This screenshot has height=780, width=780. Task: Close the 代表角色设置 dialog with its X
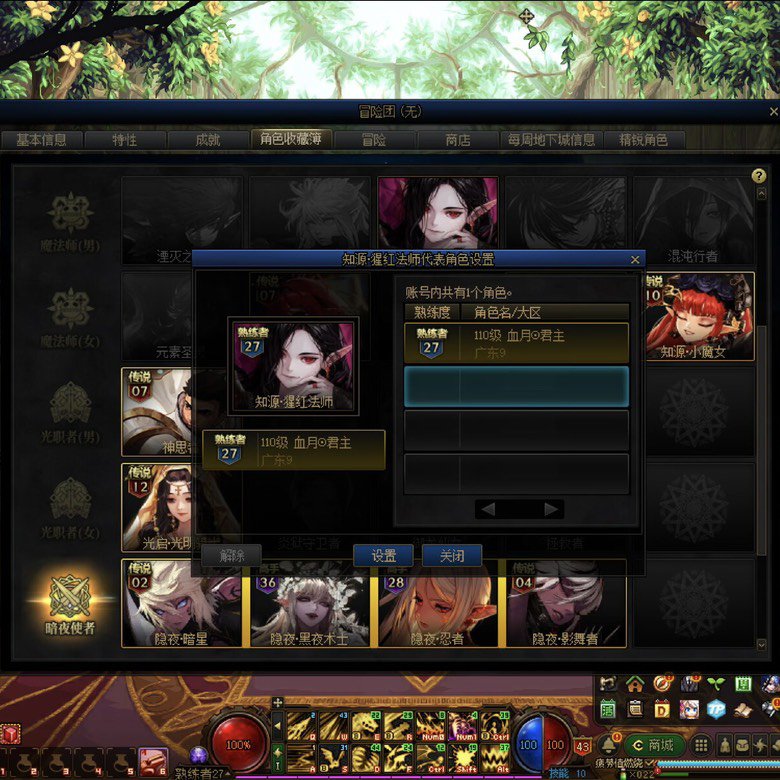tap(634, 259)
